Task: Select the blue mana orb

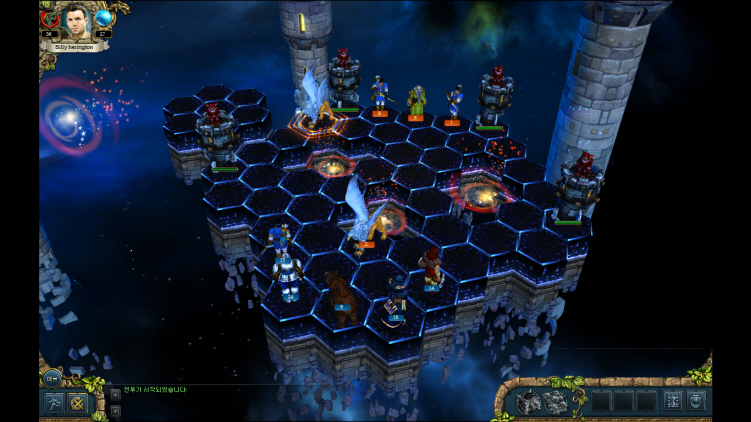Action: point(104,18)
